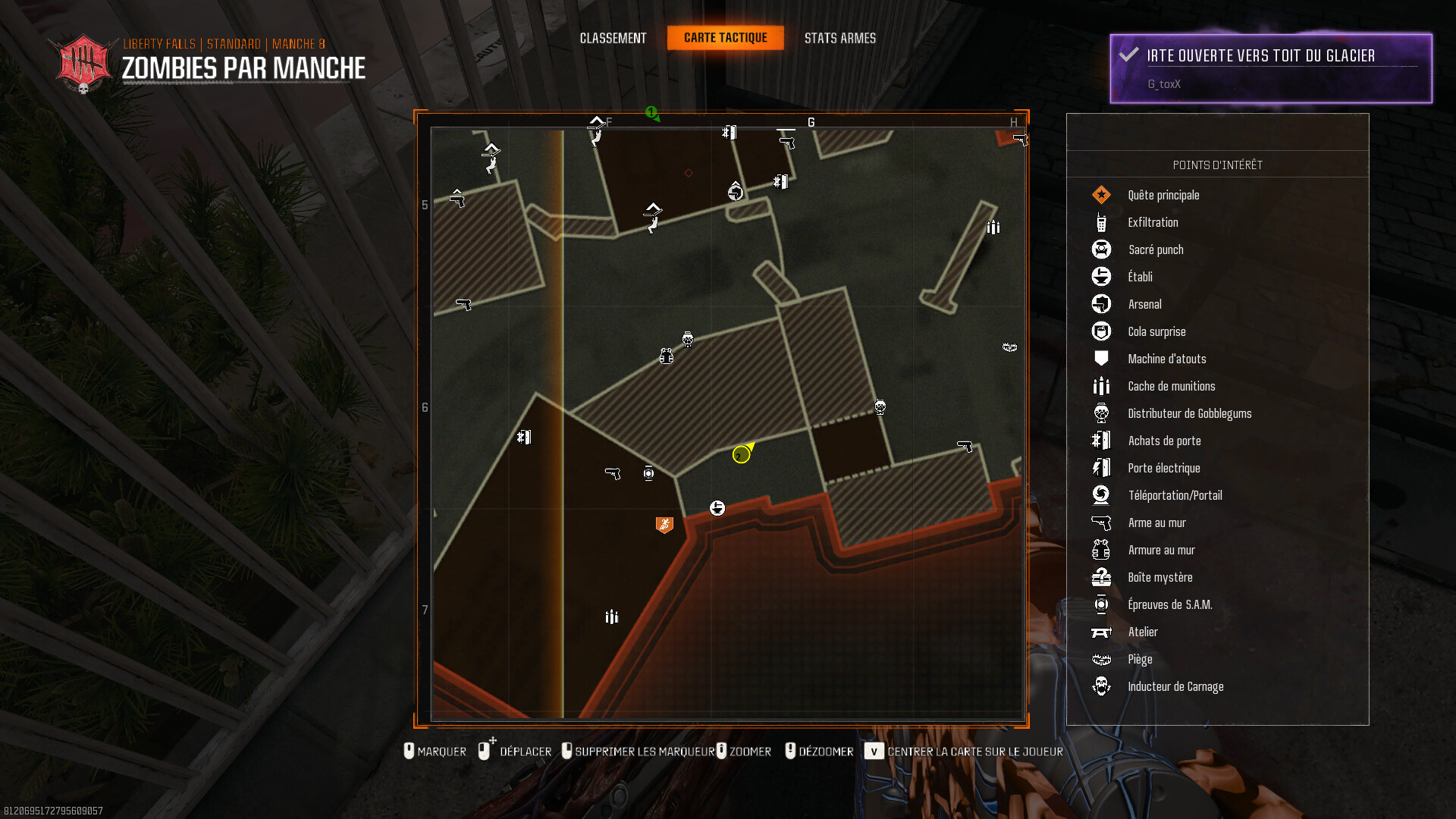Image resolution: width=1456 pixels, height=819 pixels.
Task: Click the Arsenal marker on the map
Action: tap(736, 192)
